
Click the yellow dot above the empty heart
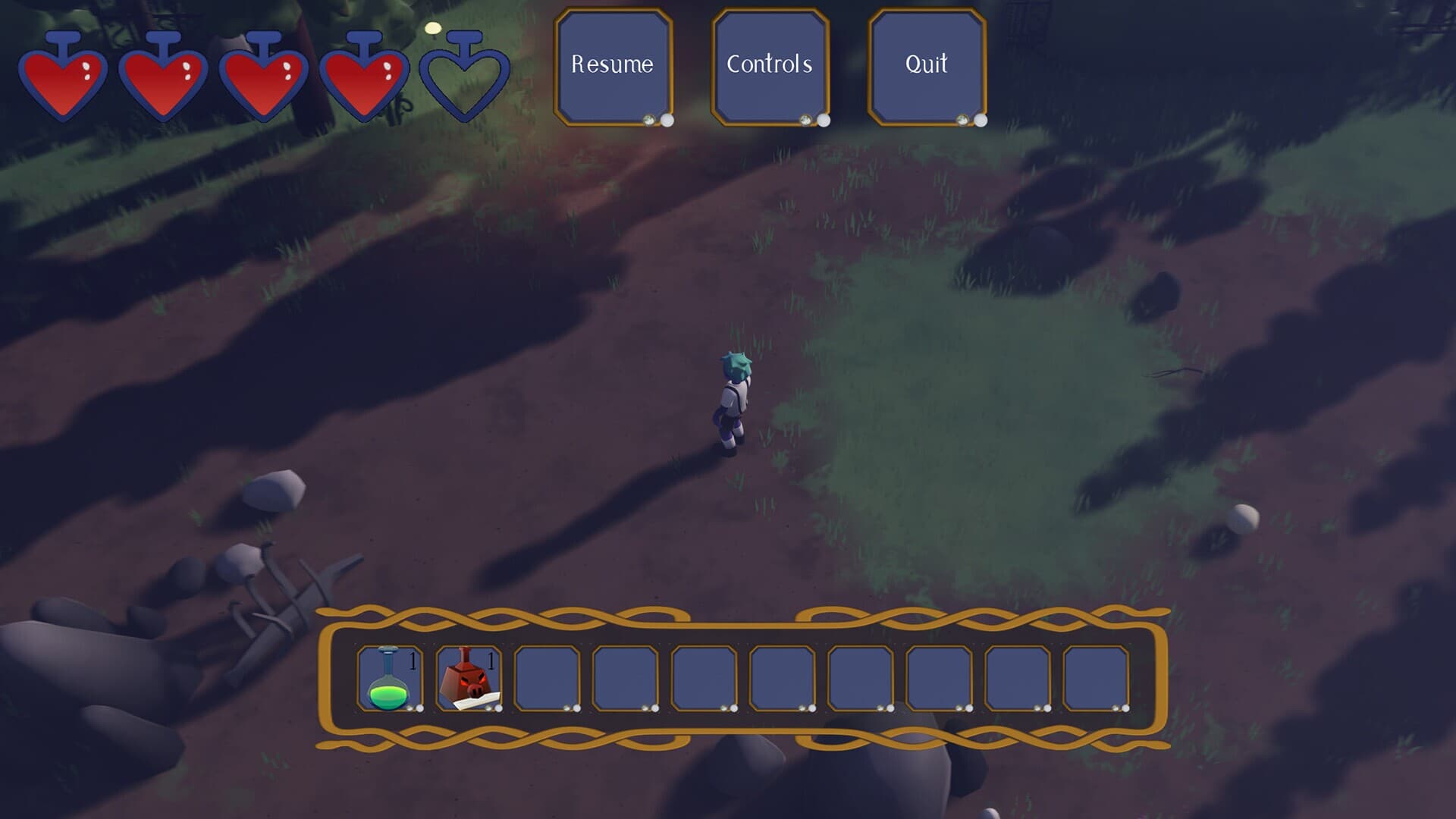tap(434, 27)
